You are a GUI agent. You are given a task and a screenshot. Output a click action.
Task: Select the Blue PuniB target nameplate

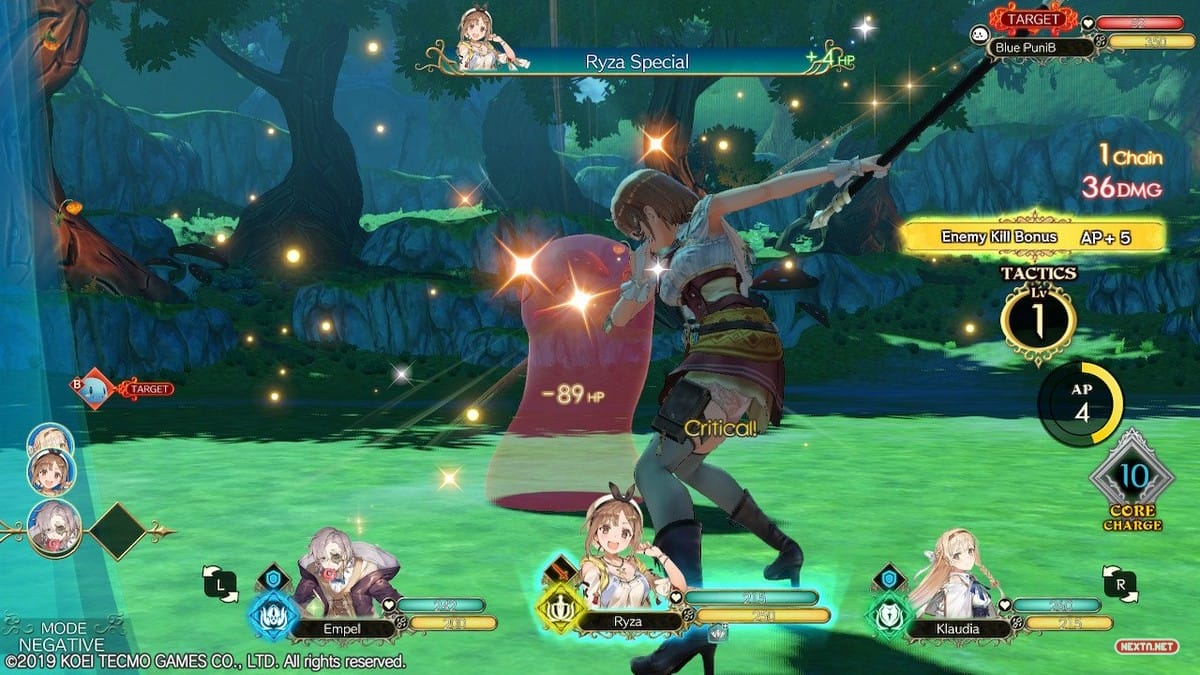click(1030, 45)
